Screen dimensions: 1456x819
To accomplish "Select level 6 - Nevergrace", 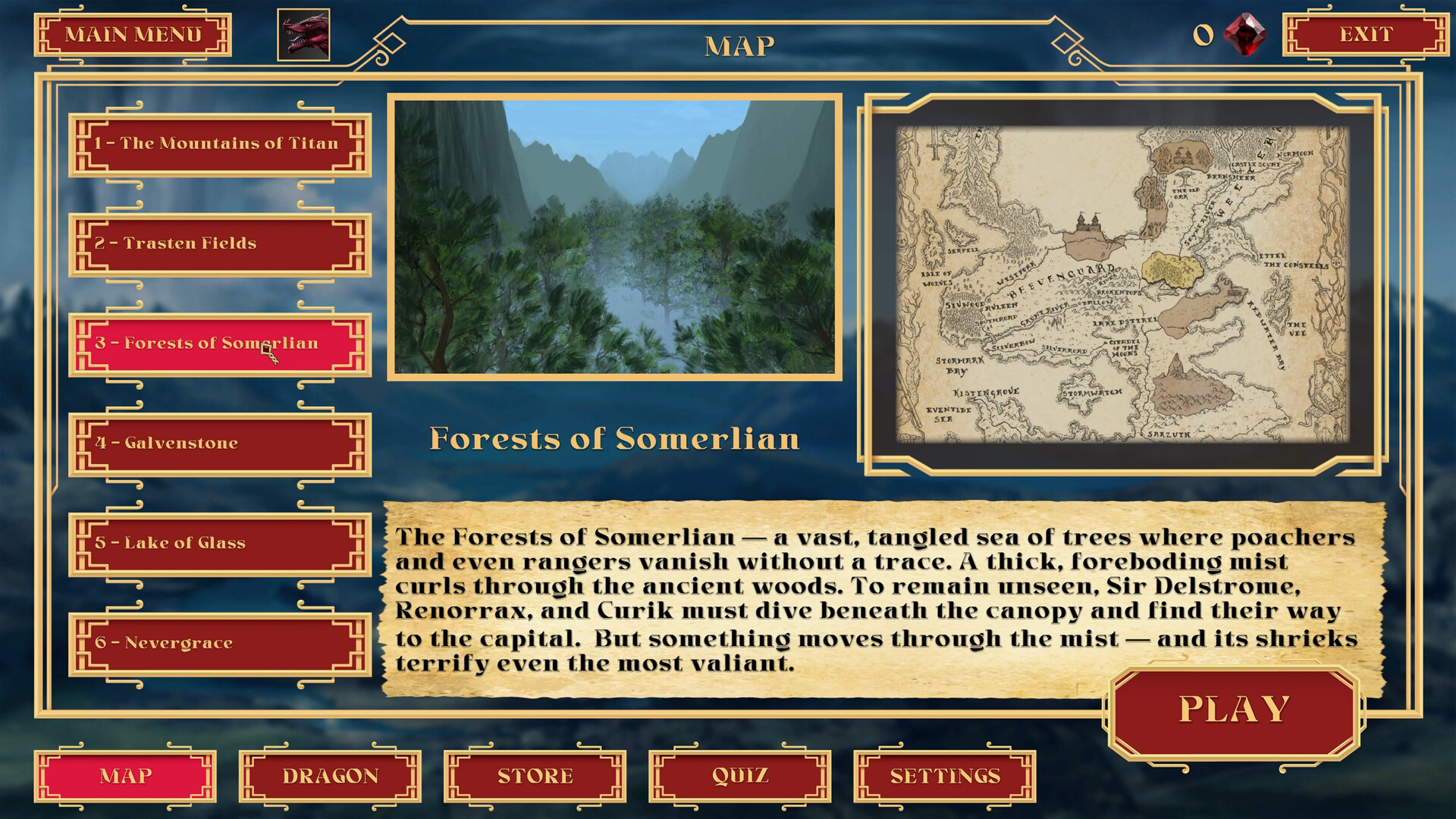I will click(x=216, y=643).
